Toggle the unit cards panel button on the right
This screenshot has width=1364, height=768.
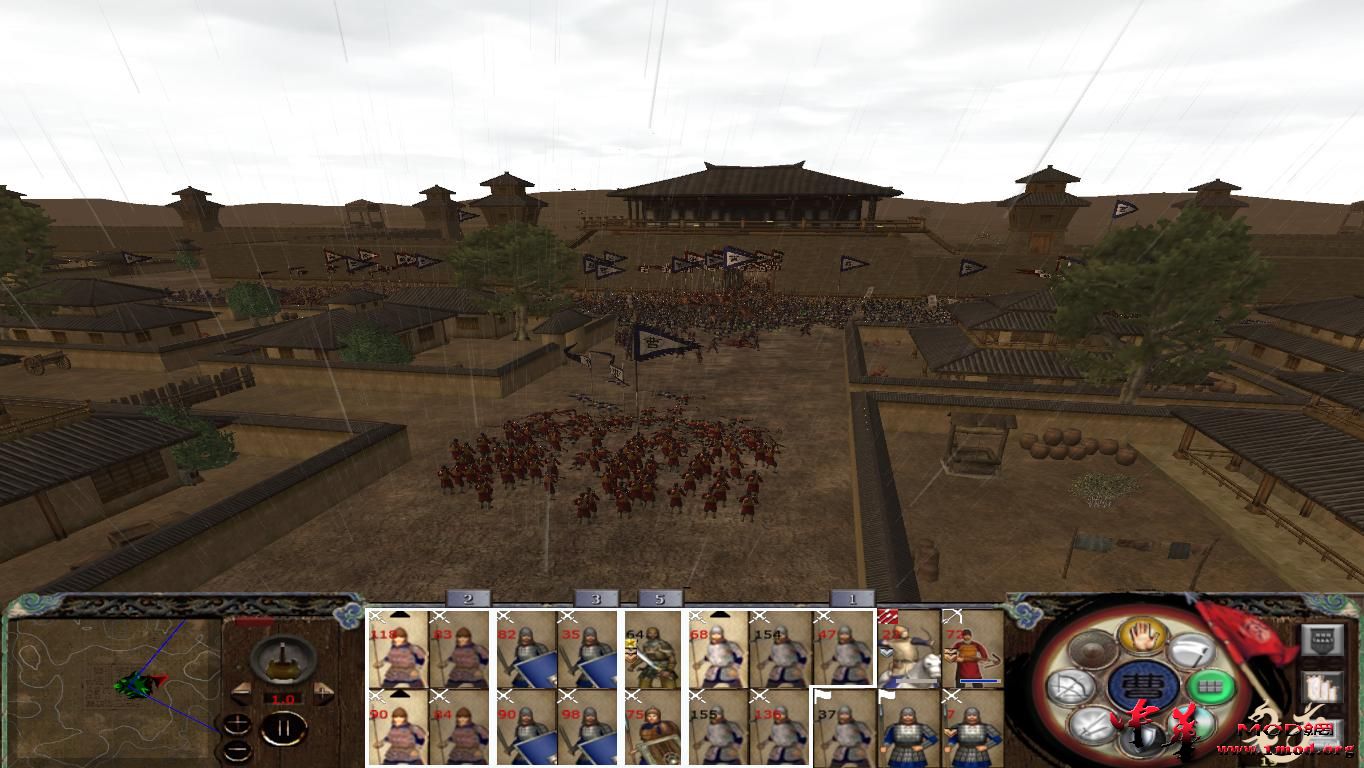[1324, 640]
